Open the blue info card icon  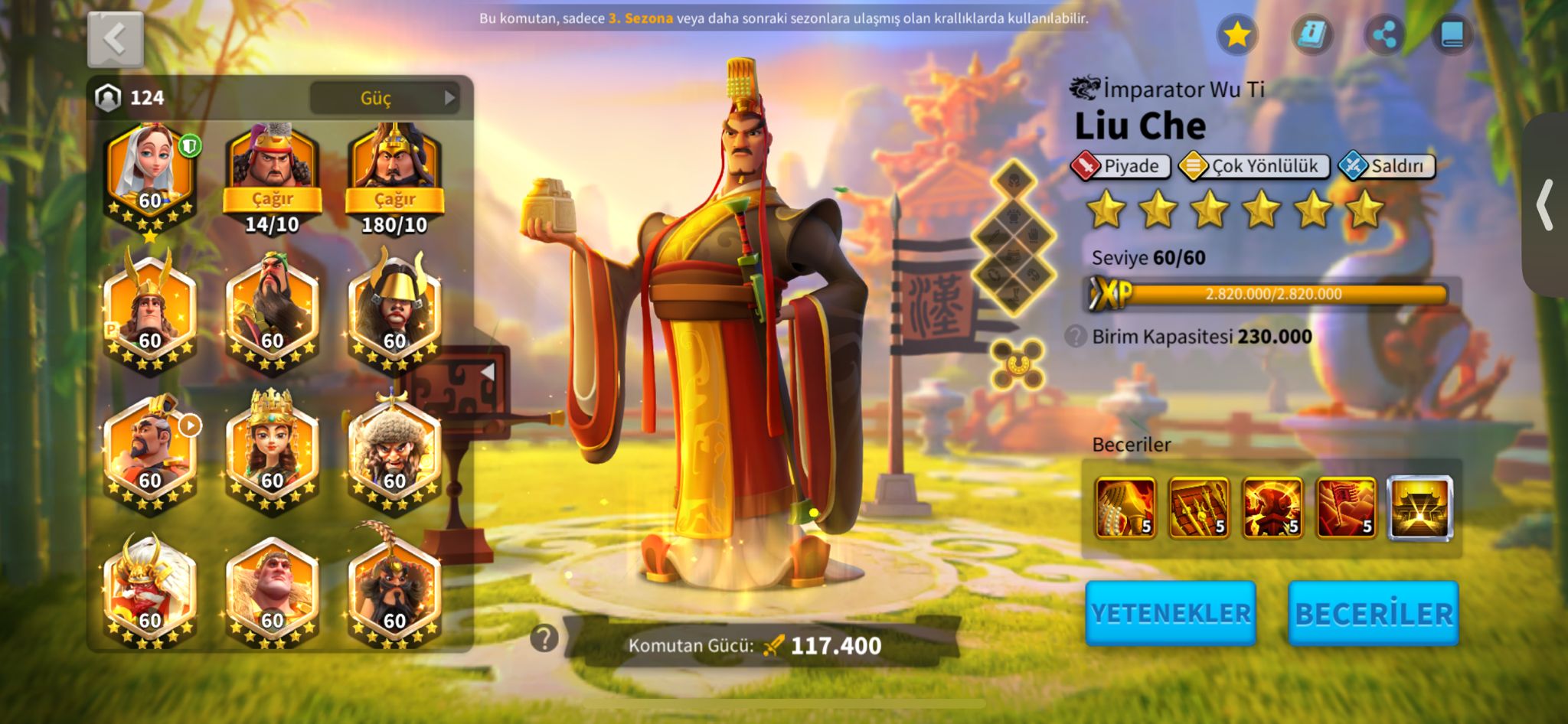(x=1312, y=34)
